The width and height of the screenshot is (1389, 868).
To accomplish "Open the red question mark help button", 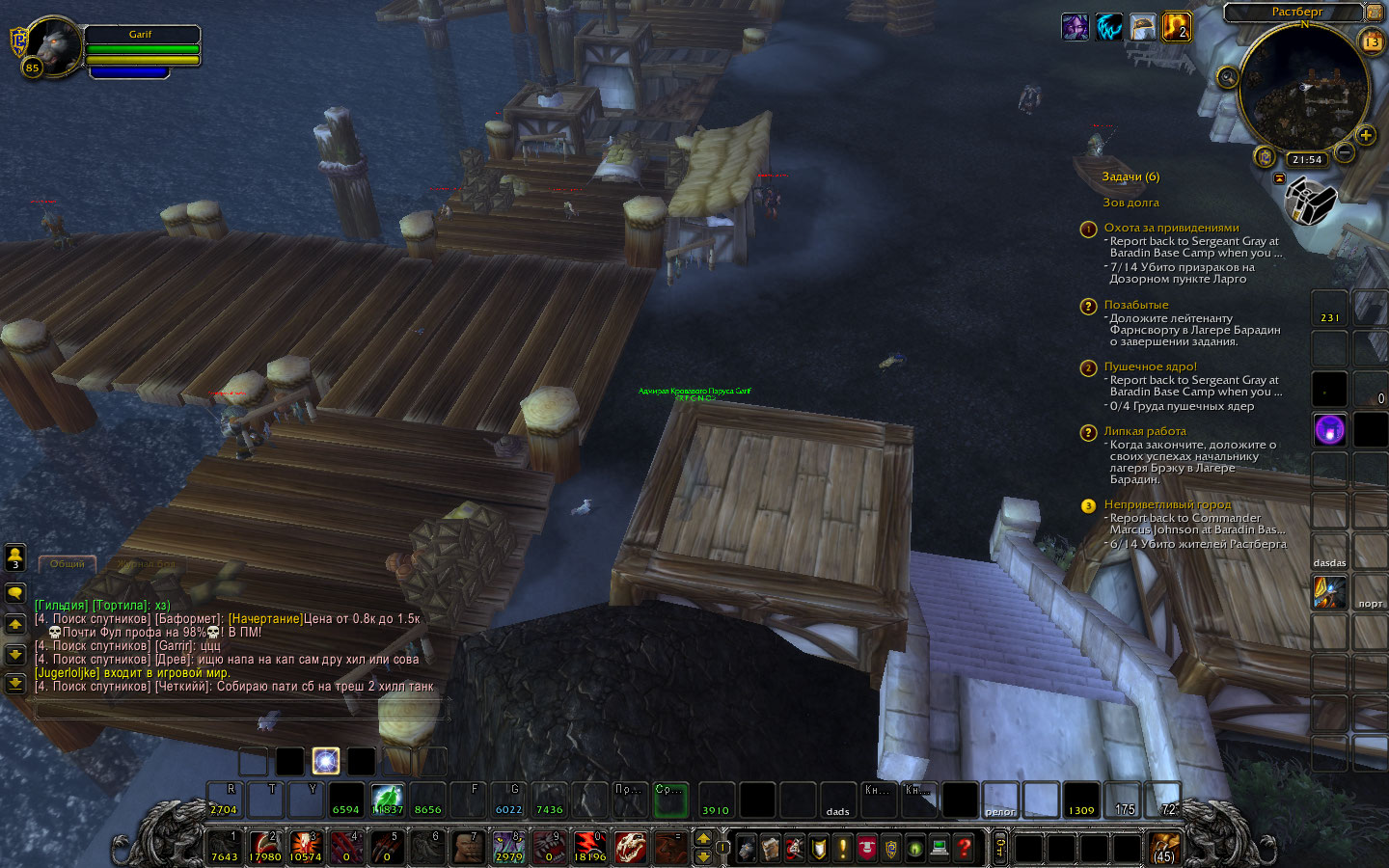I will (x=964, y=848).
